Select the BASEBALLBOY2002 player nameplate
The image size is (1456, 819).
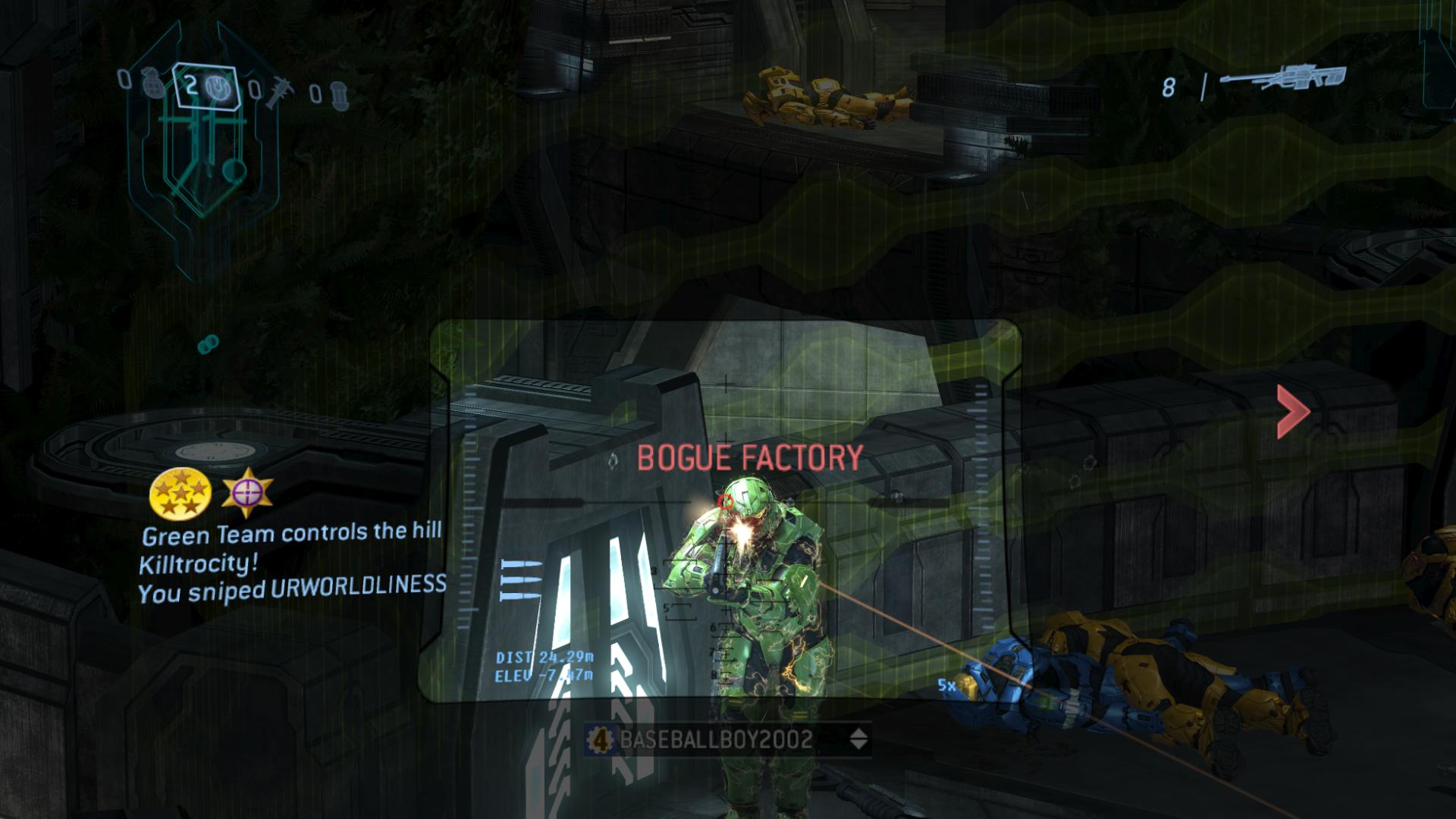pos(715,739)
